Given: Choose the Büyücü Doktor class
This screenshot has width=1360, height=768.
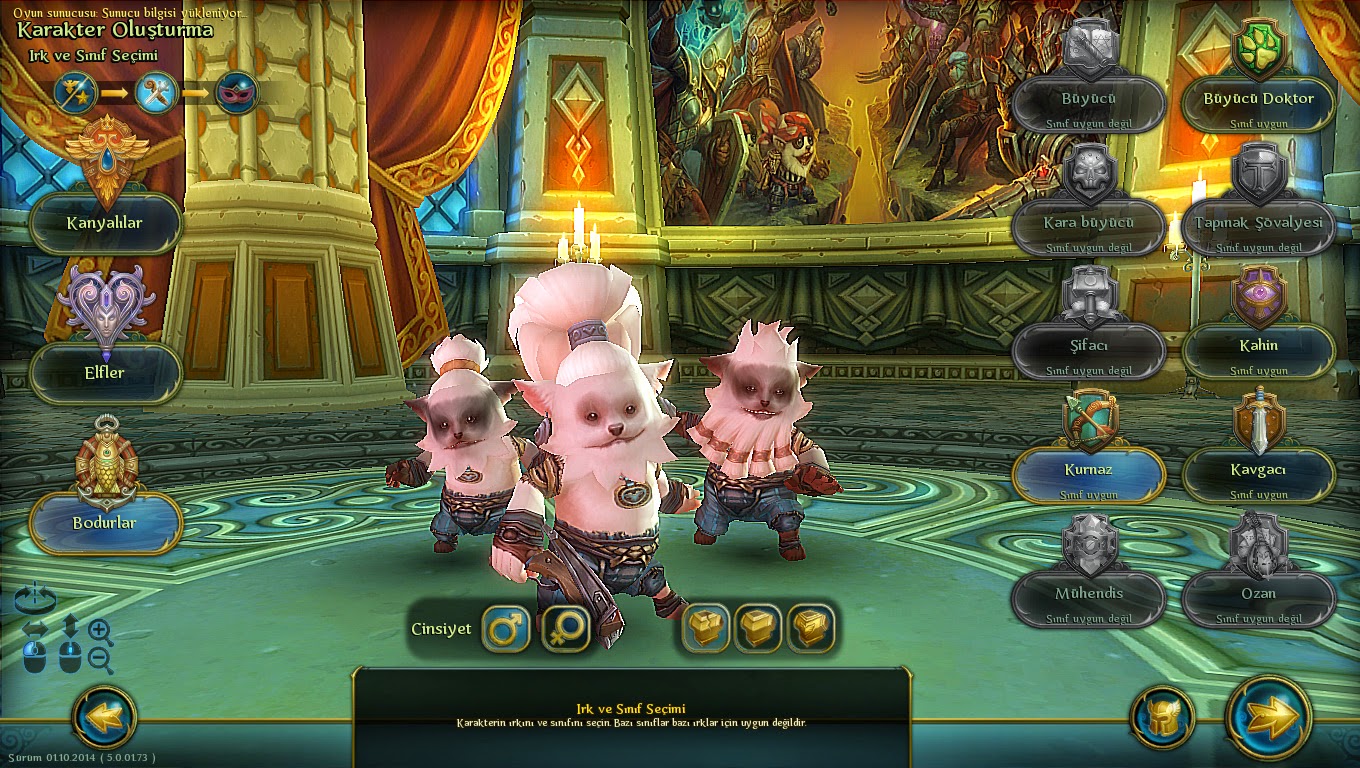Looking at the screenshot, I should [1259, 103].
